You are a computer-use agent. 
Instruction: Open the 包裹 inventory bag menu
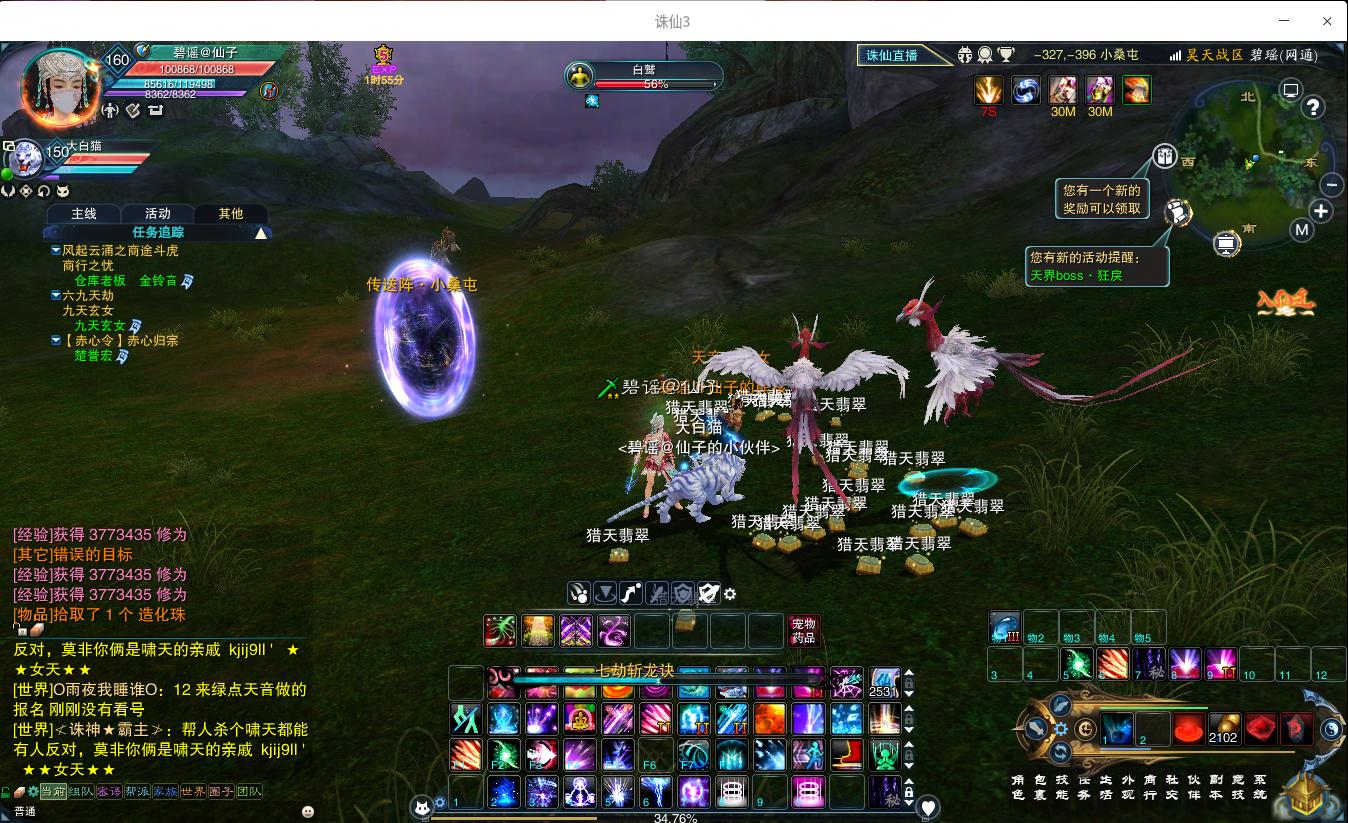pos(1040,787)
